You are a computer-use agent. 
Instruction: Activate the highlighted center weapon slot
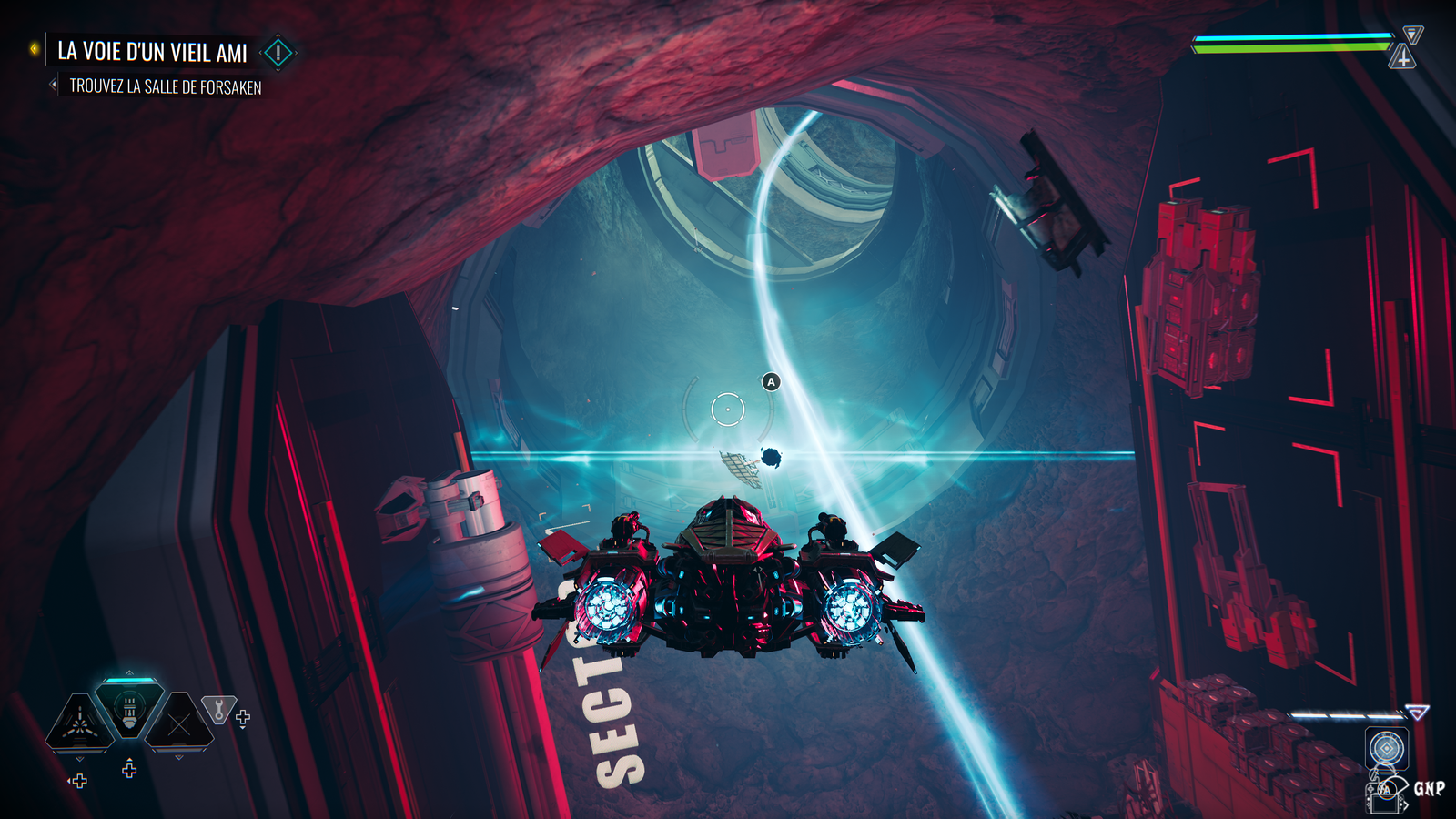pyautogui.click(x=129, y=709)
